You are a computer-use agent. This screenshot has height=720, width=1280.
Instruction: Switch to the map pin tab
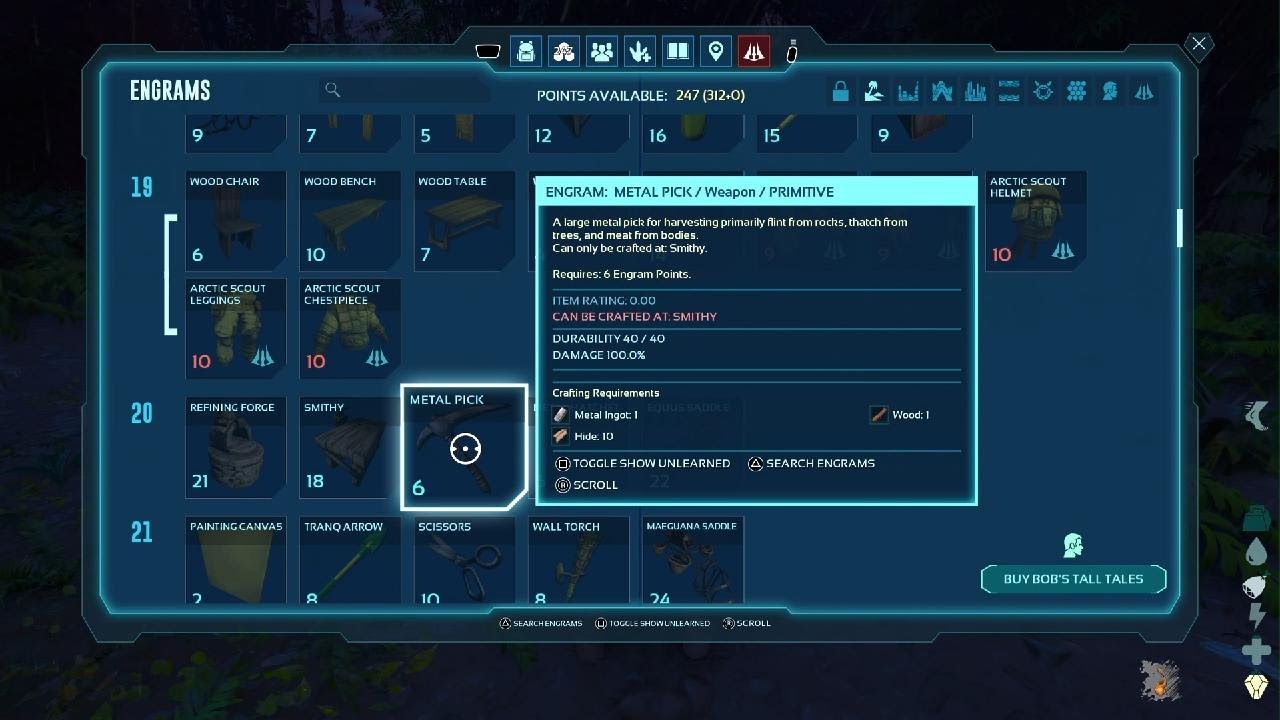click(x=716, y=51)
